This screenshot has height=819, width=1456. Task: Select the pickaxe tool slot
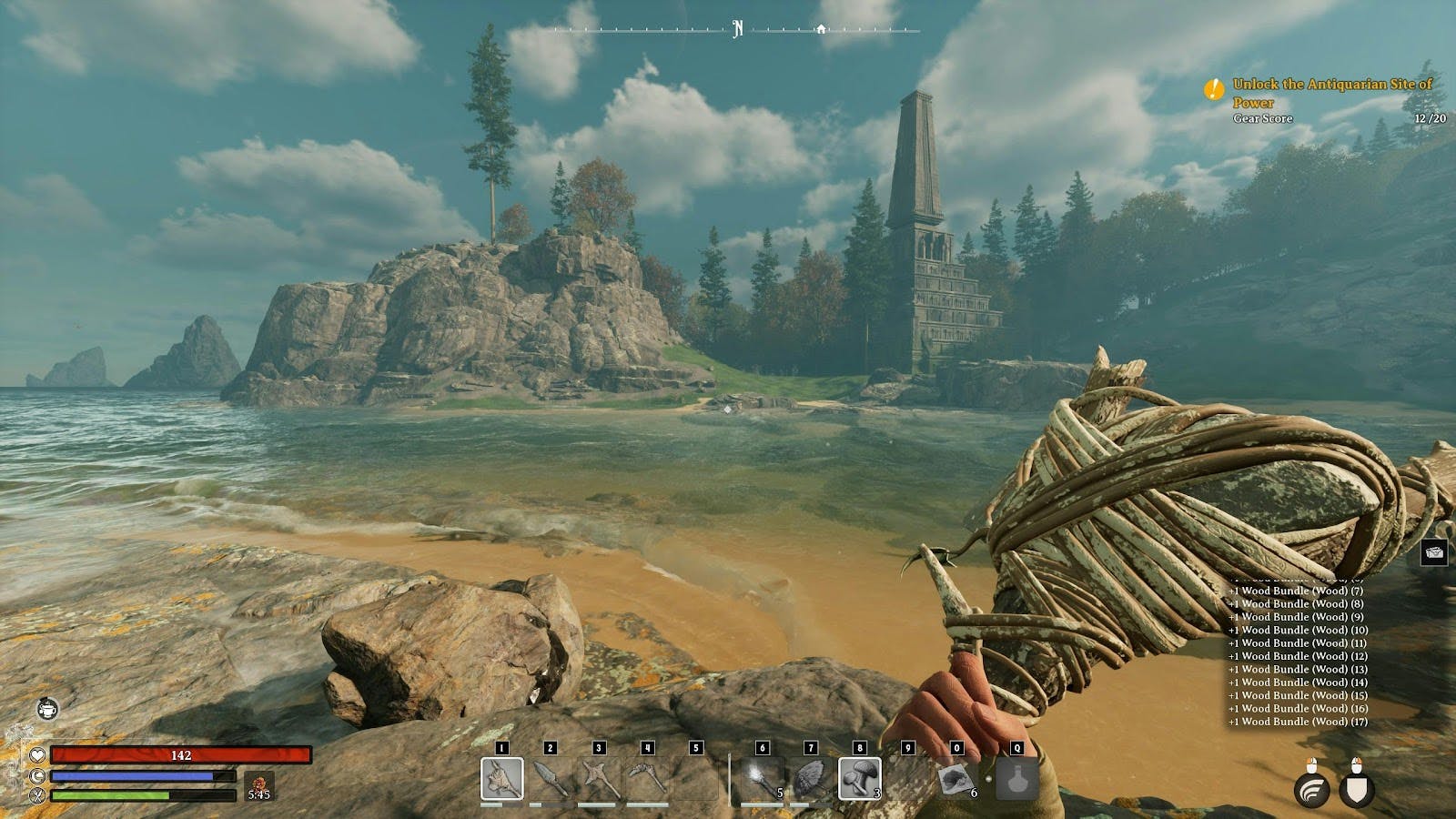647,778
